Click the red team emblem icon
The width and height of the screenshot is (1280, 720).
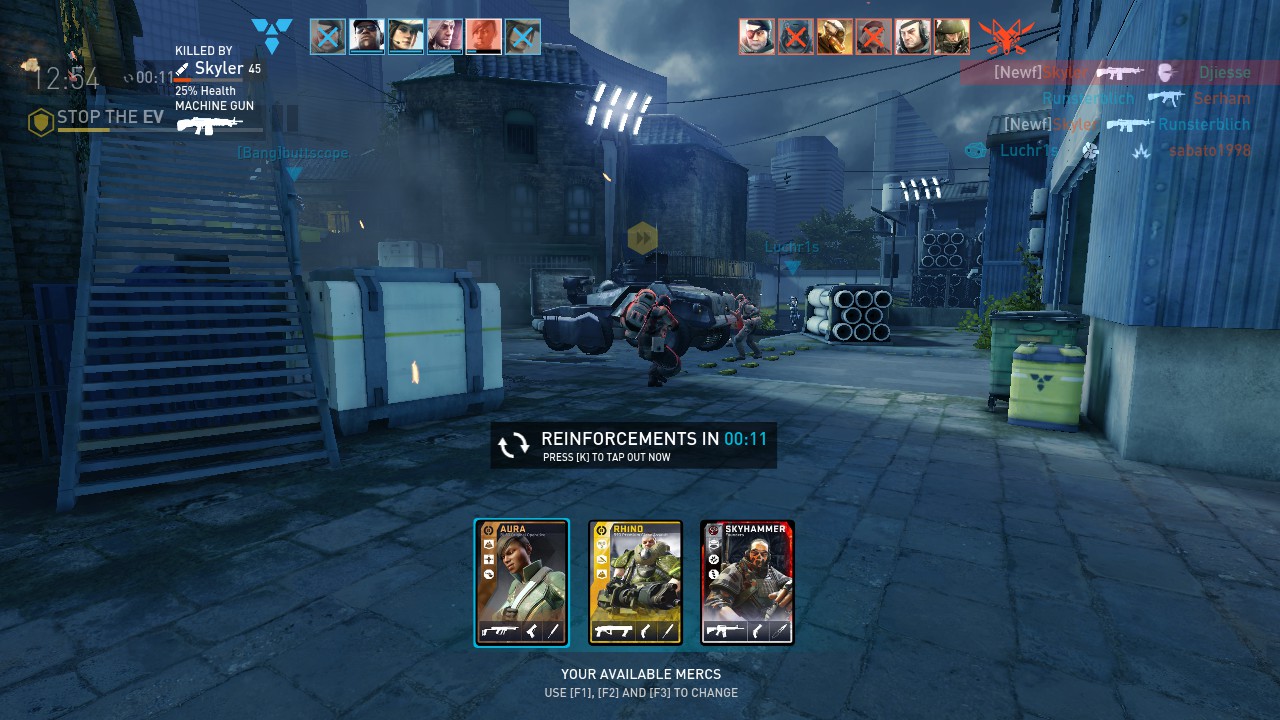point(1006,37)
